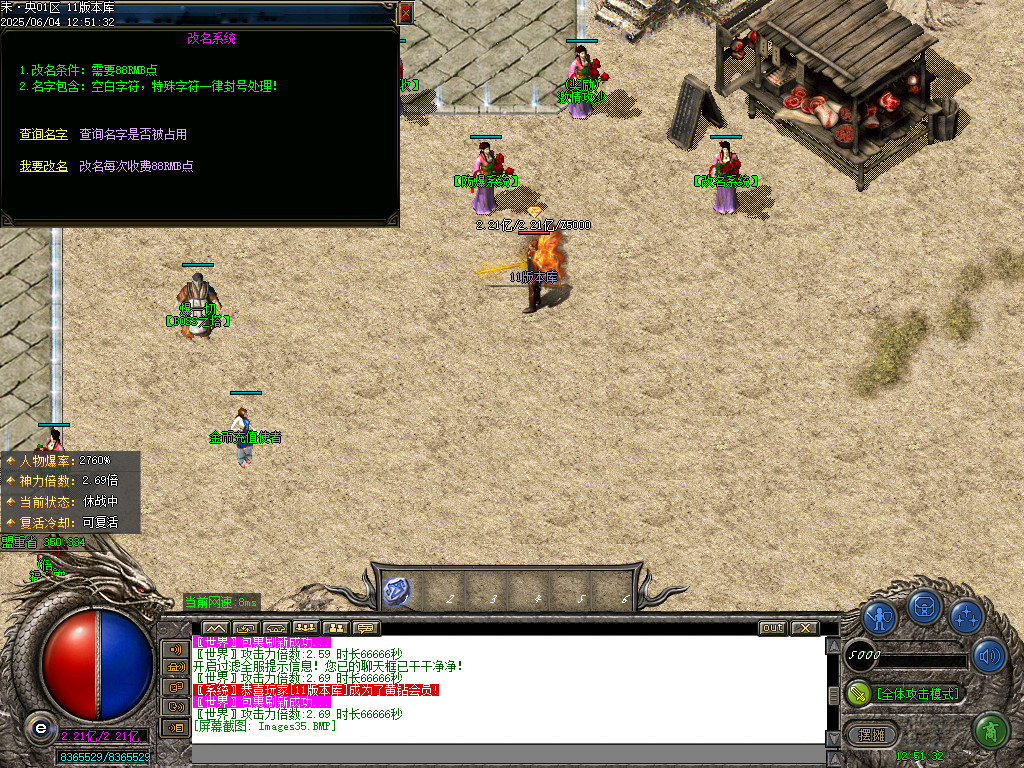The width and height of the screenshot is (1024, 768).
Task: Choose the 查询名字 name lookup link
Action: (x=43, y=134)
